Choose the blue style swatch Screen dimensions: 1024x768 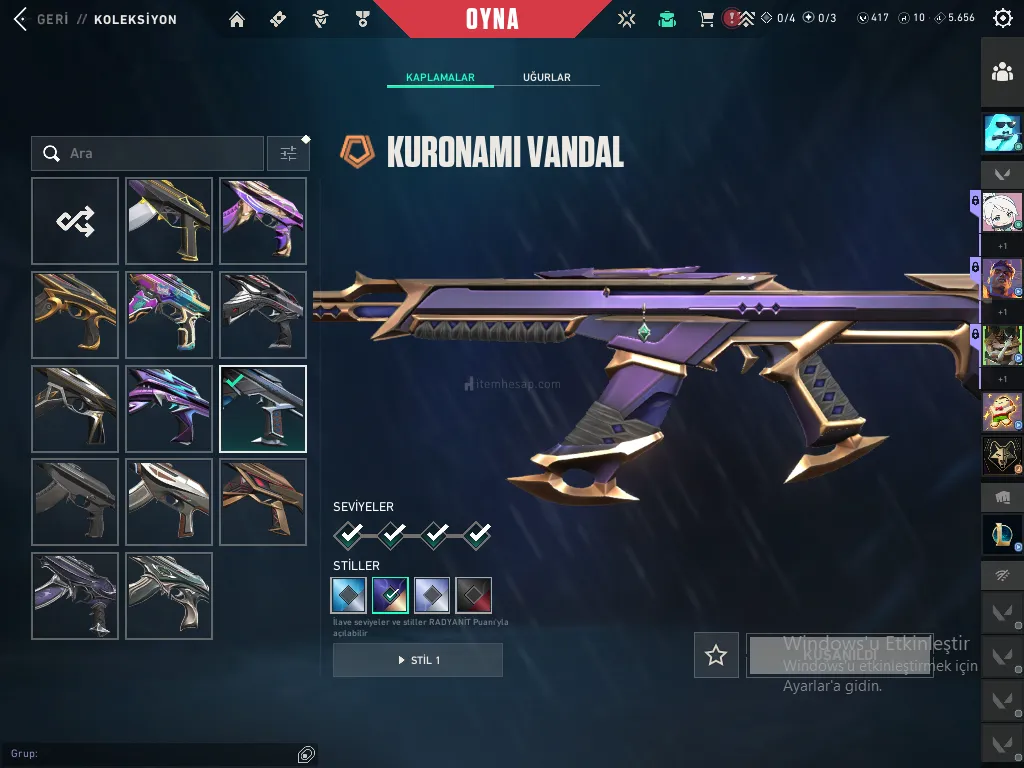(348, 595)
